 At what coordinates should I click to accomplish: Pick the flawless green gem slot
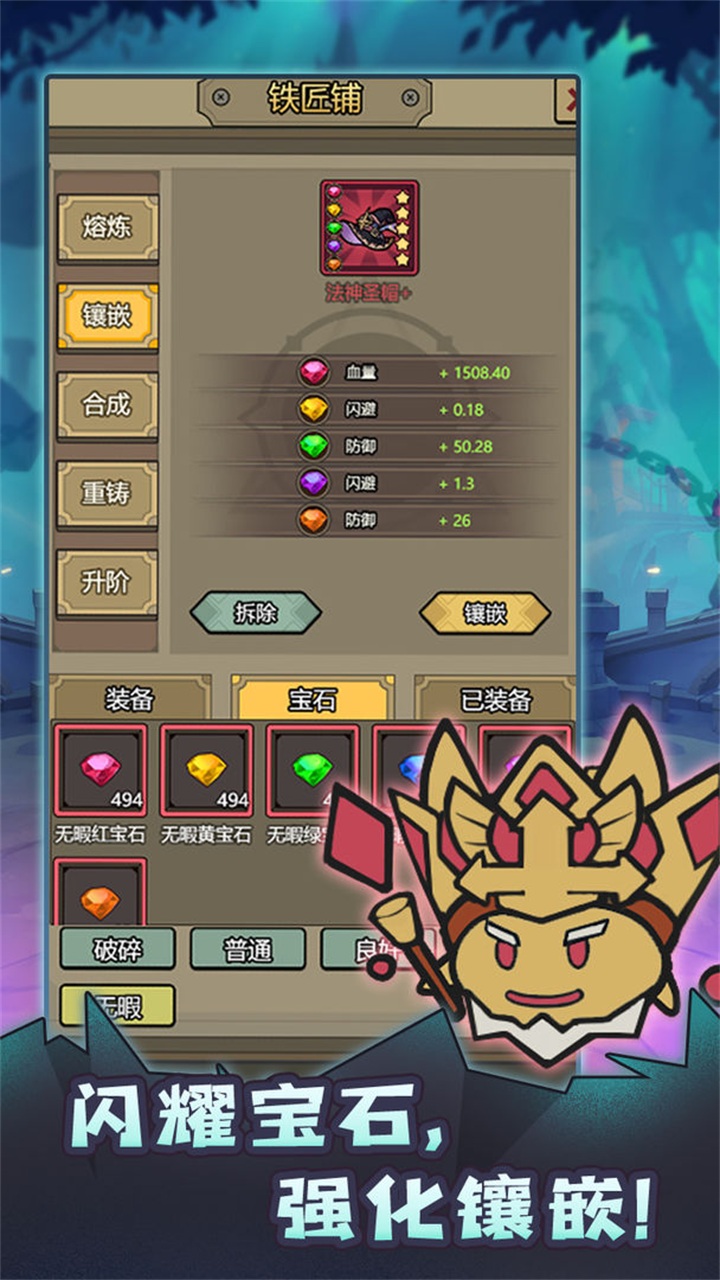pos(311,770)
